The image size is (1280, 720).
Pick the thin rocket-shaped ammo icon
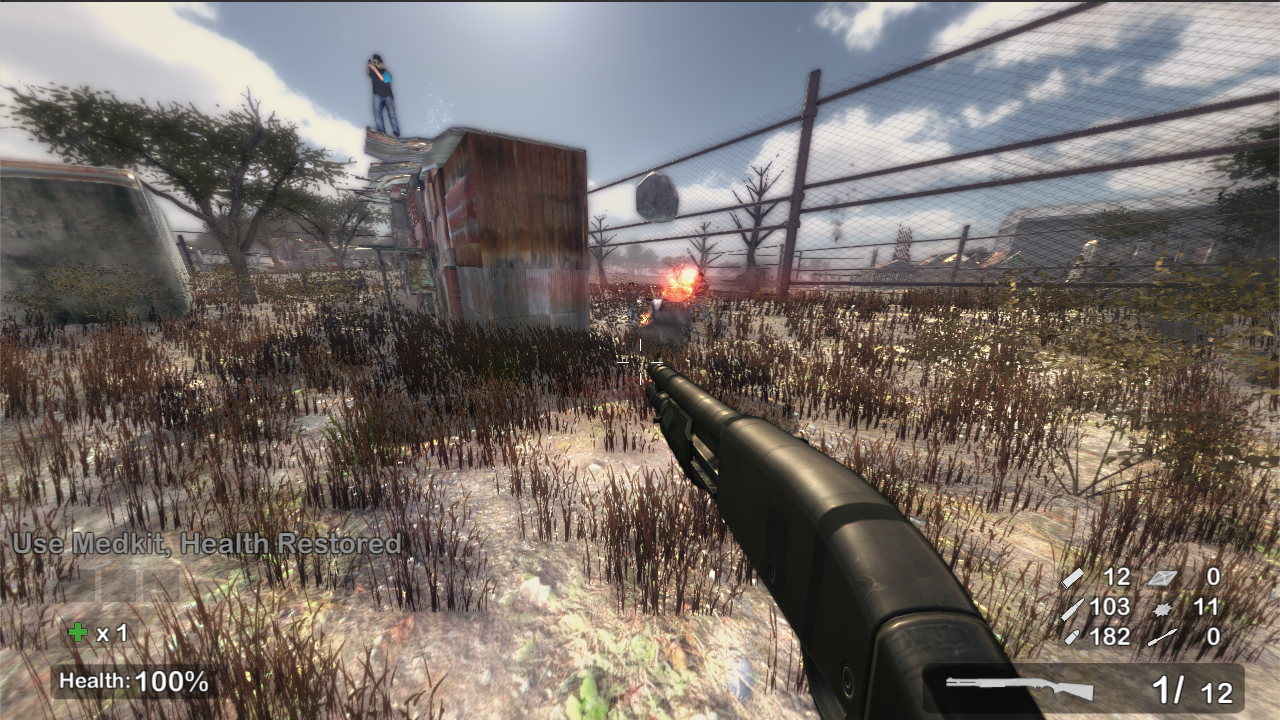(x=1162, y=637)
